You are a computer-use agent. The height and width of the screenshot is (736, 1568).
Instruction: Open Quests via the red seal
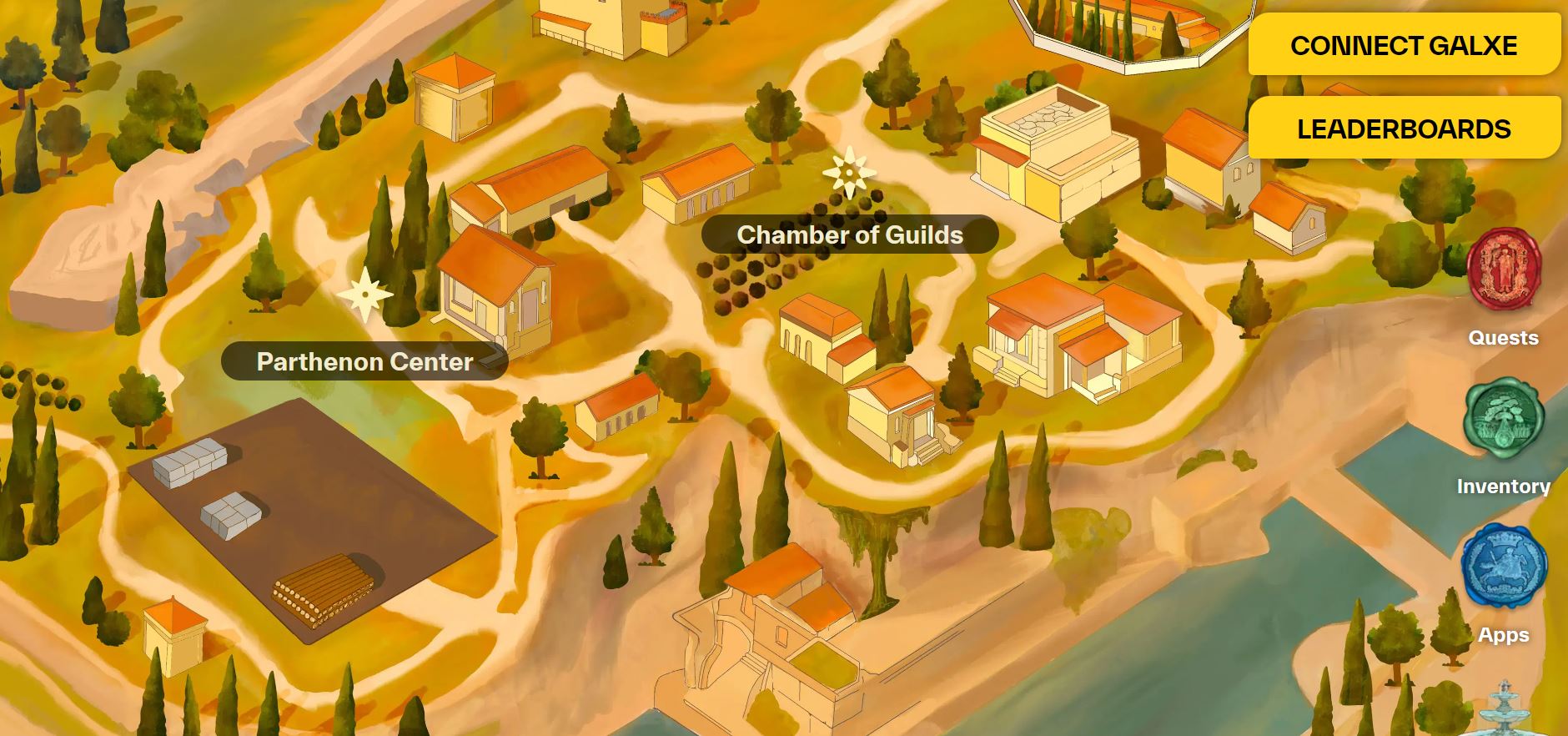[1504, 270]
